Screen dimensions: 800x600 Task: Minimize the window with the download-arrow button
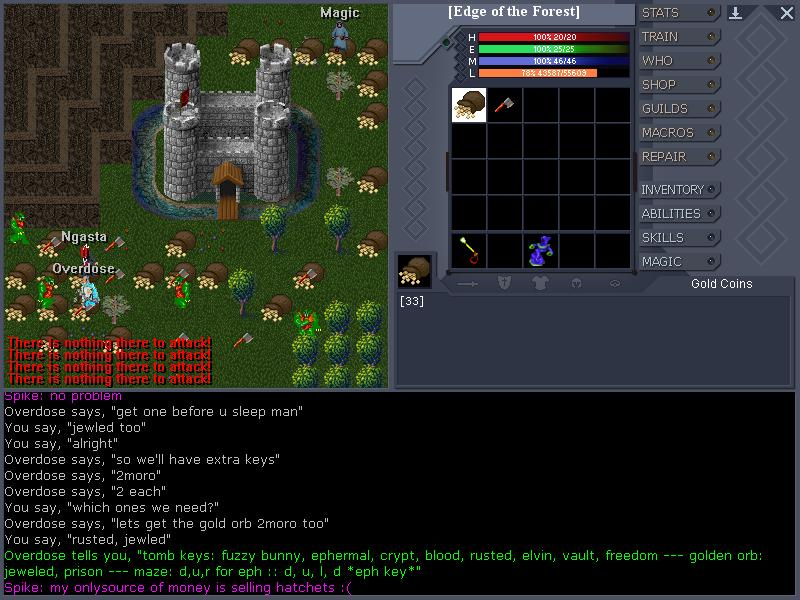point(736,13)
